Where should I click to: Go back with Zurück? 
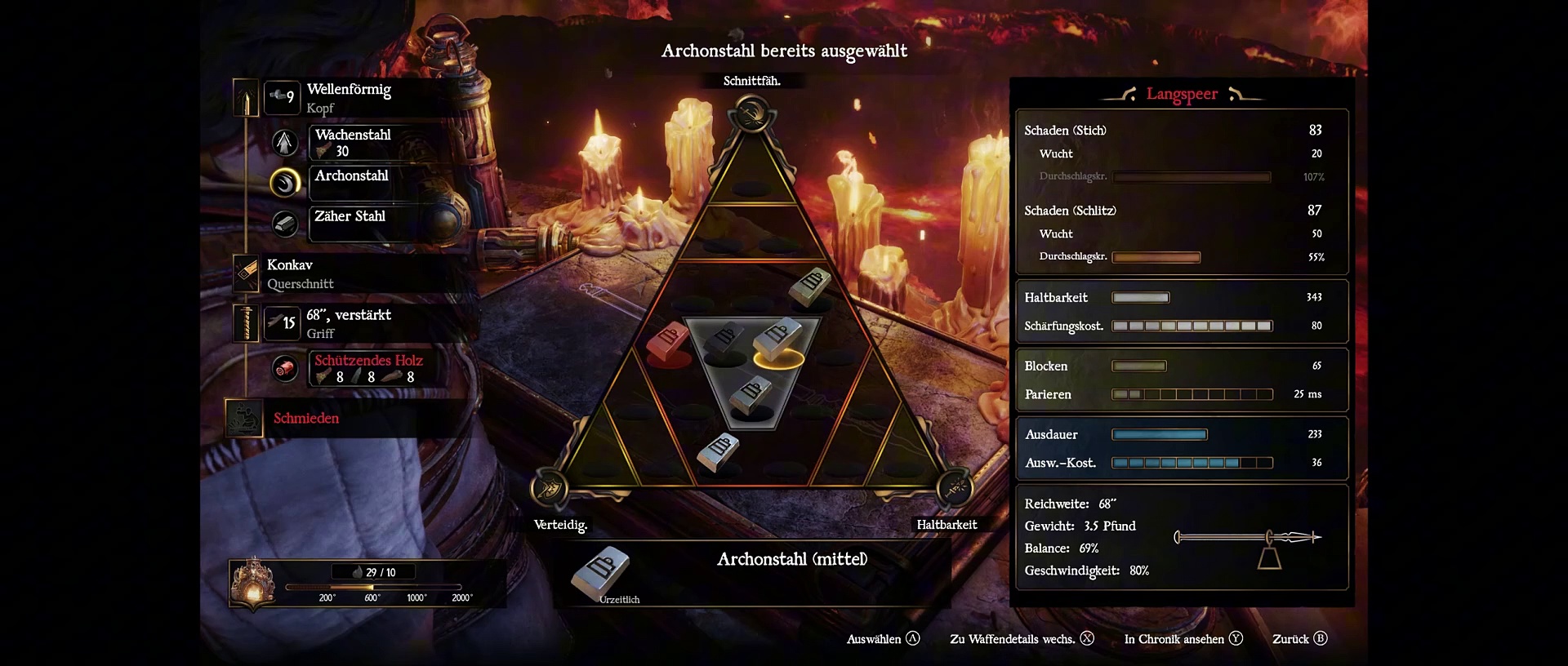pos(1299,639)
